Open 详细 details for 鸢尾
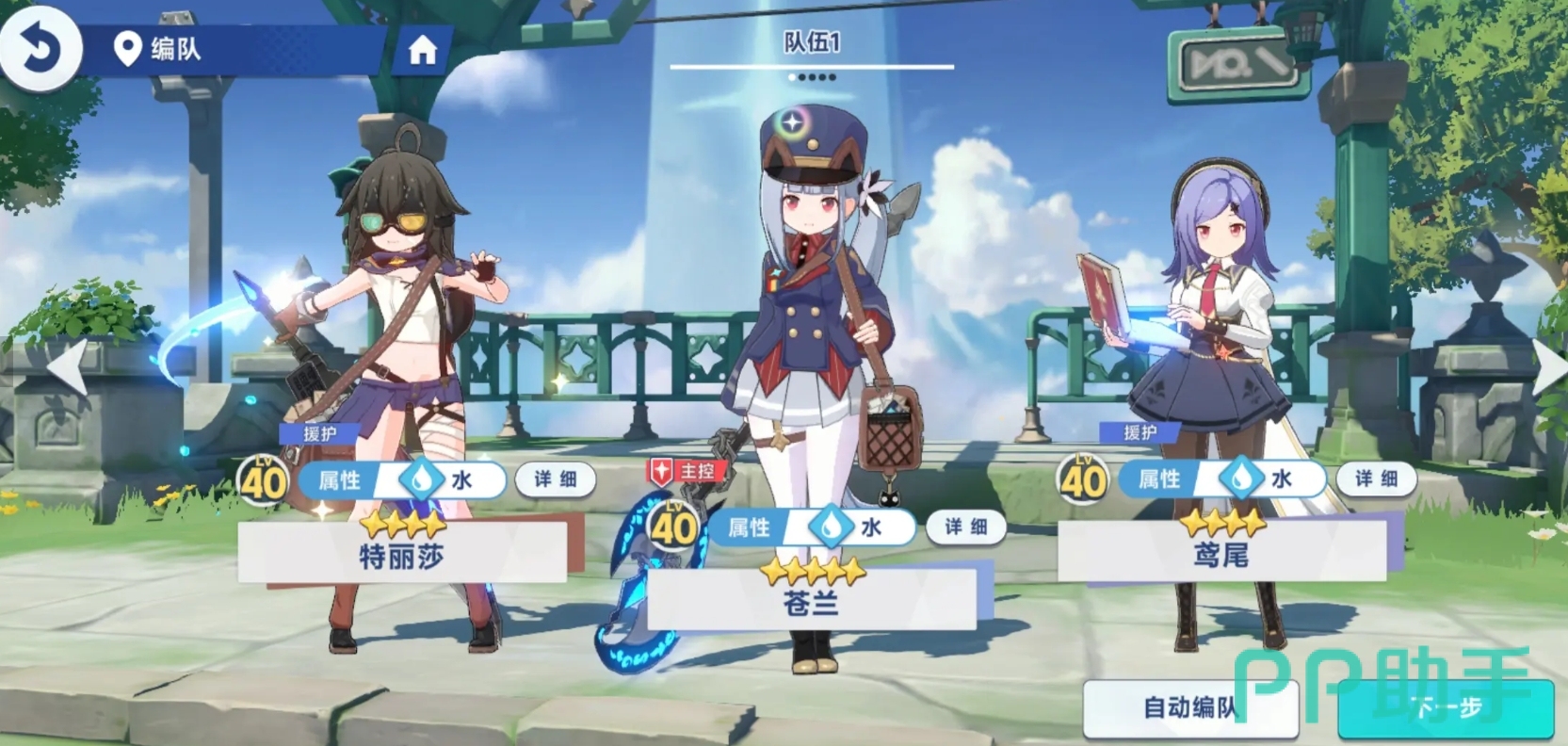This screenshot has height=746, width=1568. tap(1376, 478)
